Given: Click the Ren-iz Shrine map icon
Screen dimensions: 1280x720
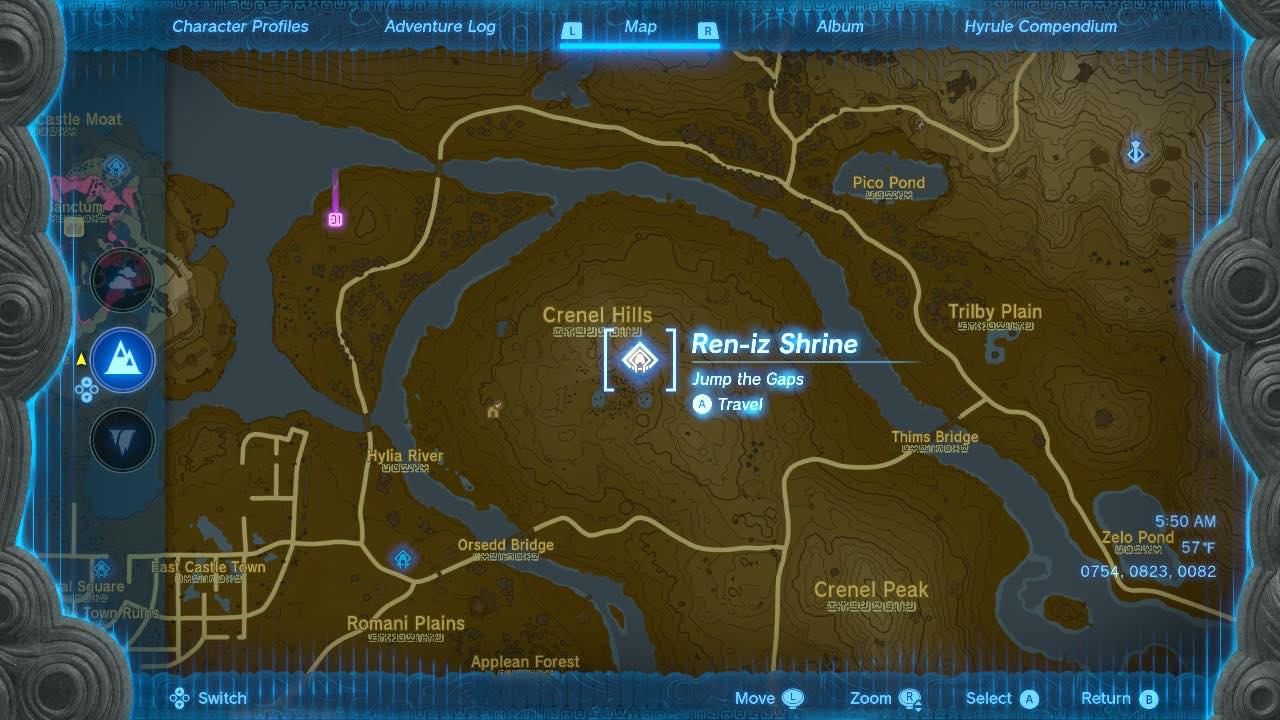Looking at the screenshot, I should pos(640,359).
